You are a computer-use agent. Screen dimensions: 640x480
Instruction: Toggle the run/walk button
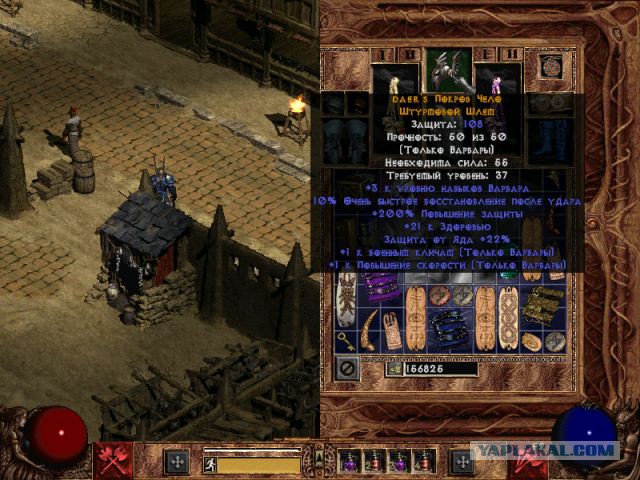click(x=210, y=464)
